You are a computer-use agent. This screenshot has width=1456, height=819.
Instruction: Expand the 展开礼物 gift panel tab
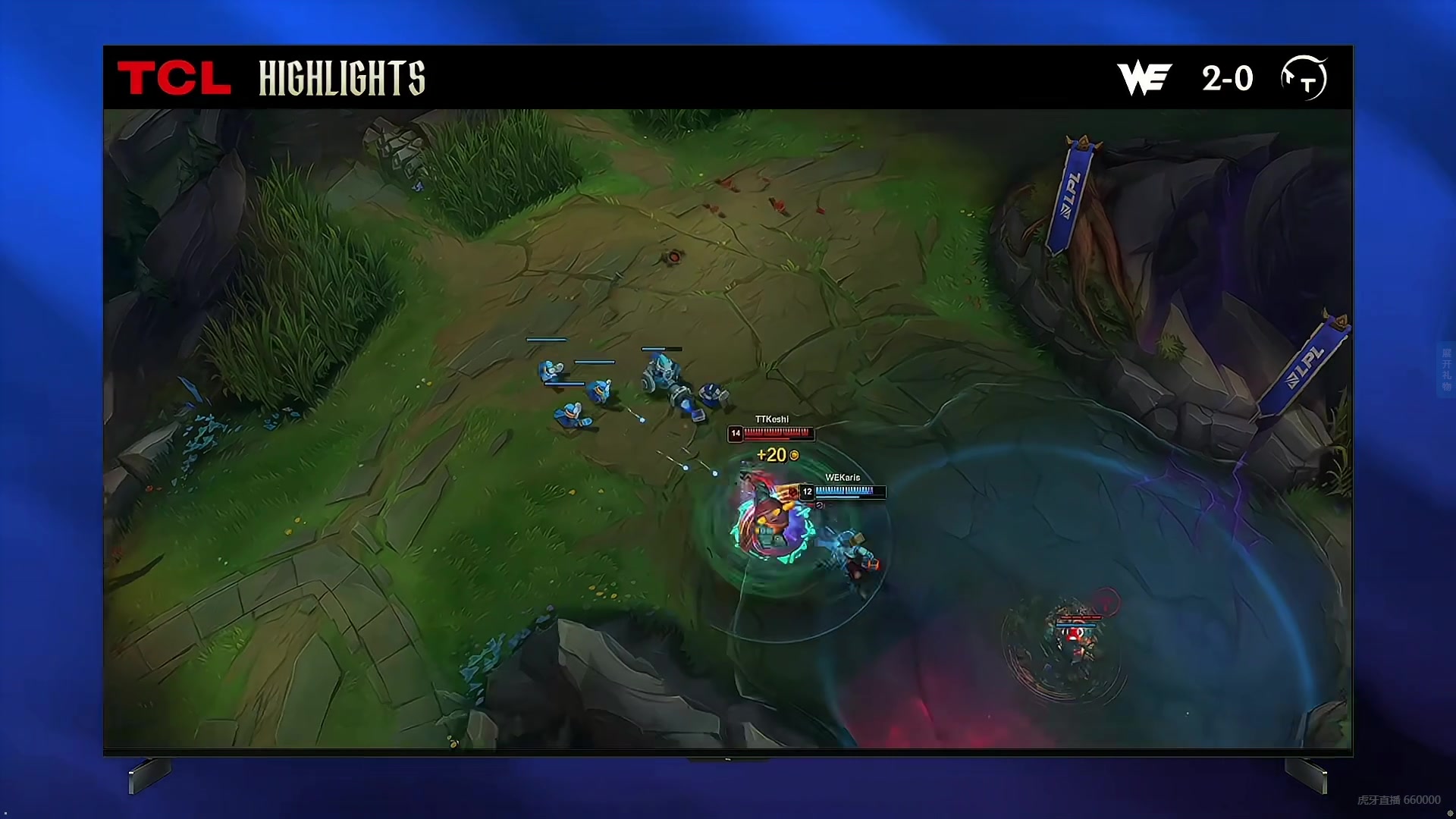(1446, 369)
